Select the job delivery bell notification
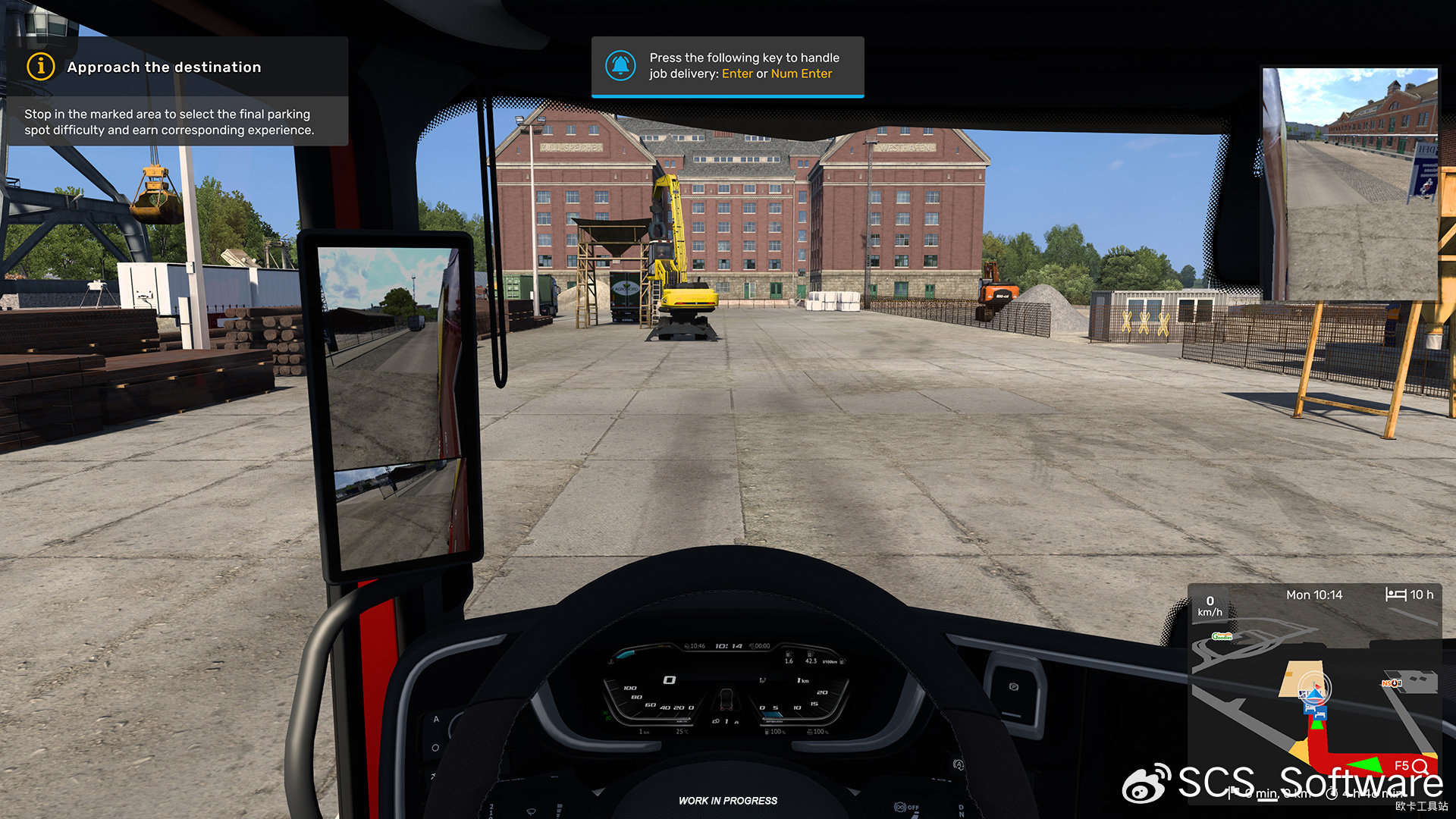1456x819 pixels. coord(620,66)
